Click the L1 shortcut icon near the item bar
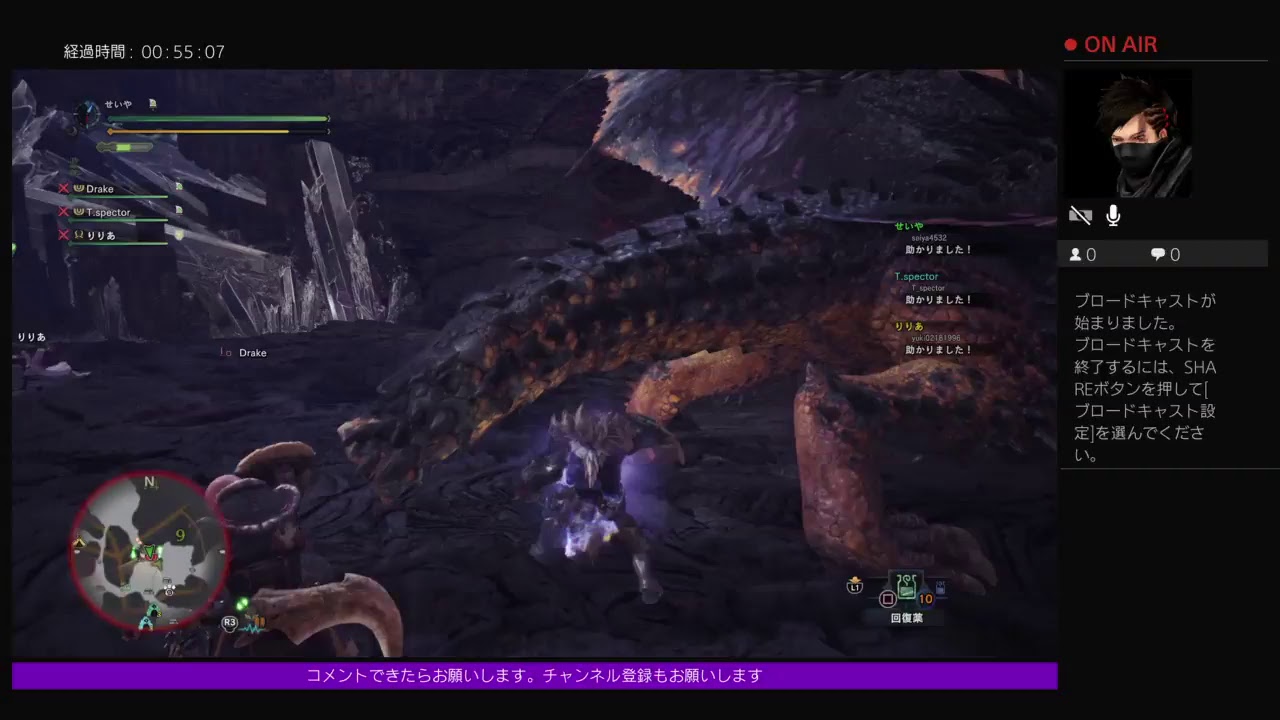This screenshot has width=1280, height=720. click(854, 587)
